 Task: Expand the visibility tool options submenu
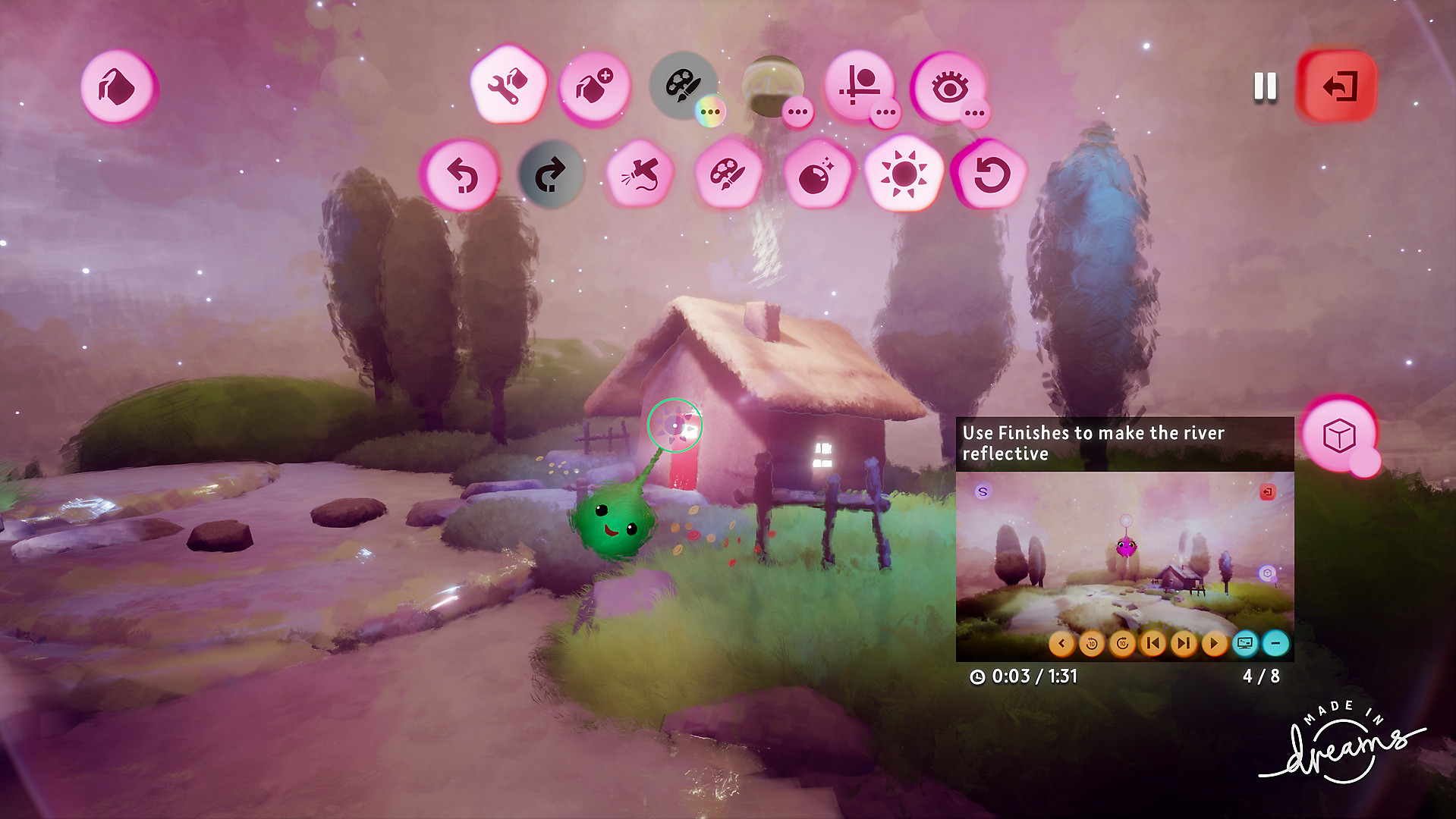[975, 111]
